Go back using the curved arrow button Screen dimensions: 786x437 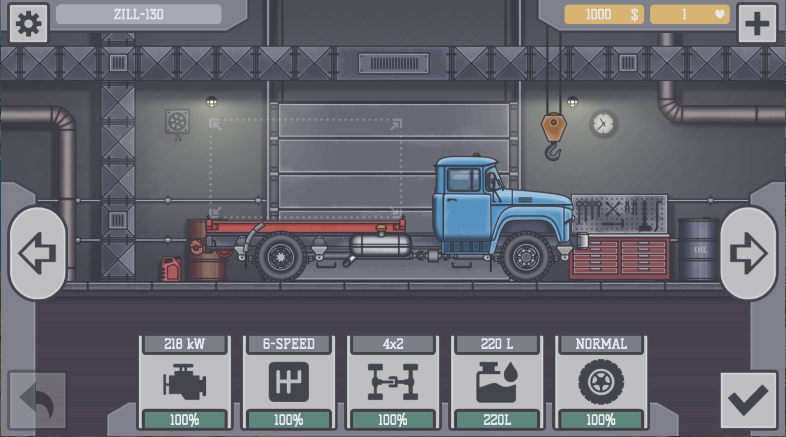[x=38, y=400]
